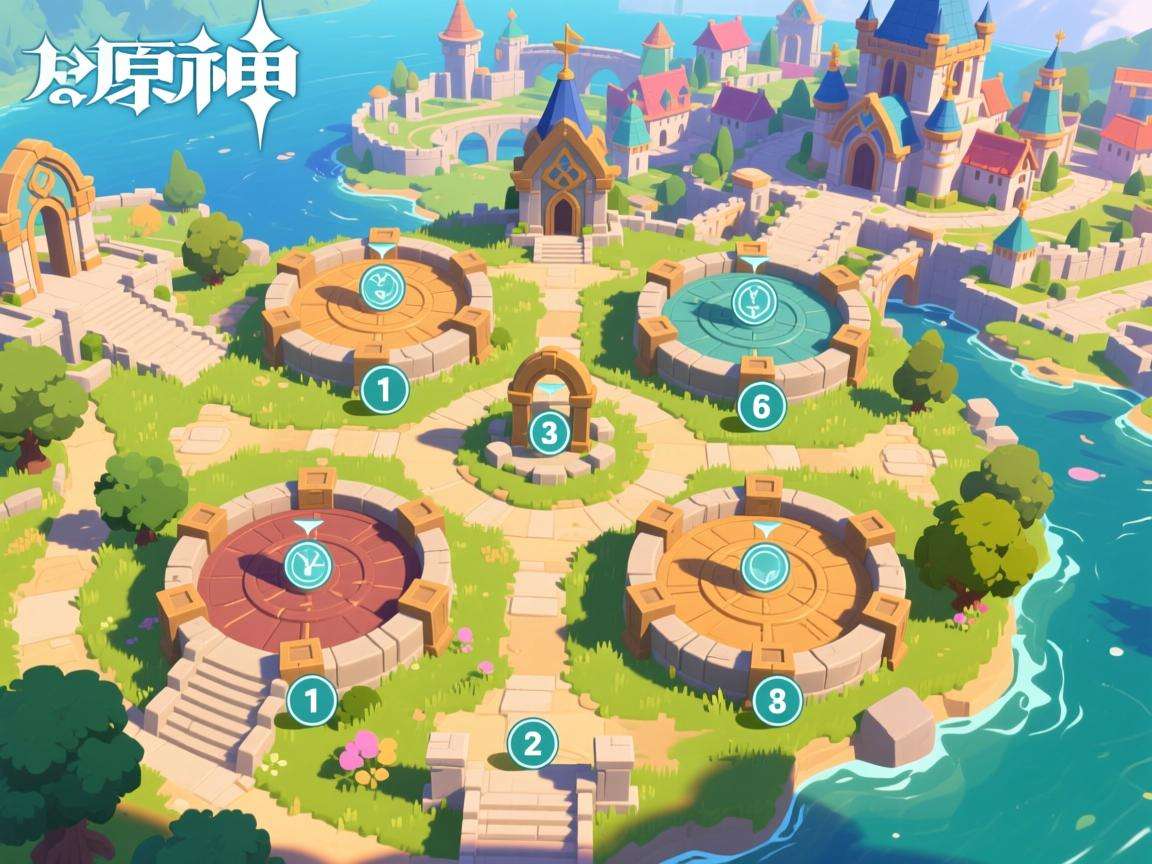Open the rune marker on the teal platform
The width and height of the screenshot is (1152, 864).
point(752,299)
